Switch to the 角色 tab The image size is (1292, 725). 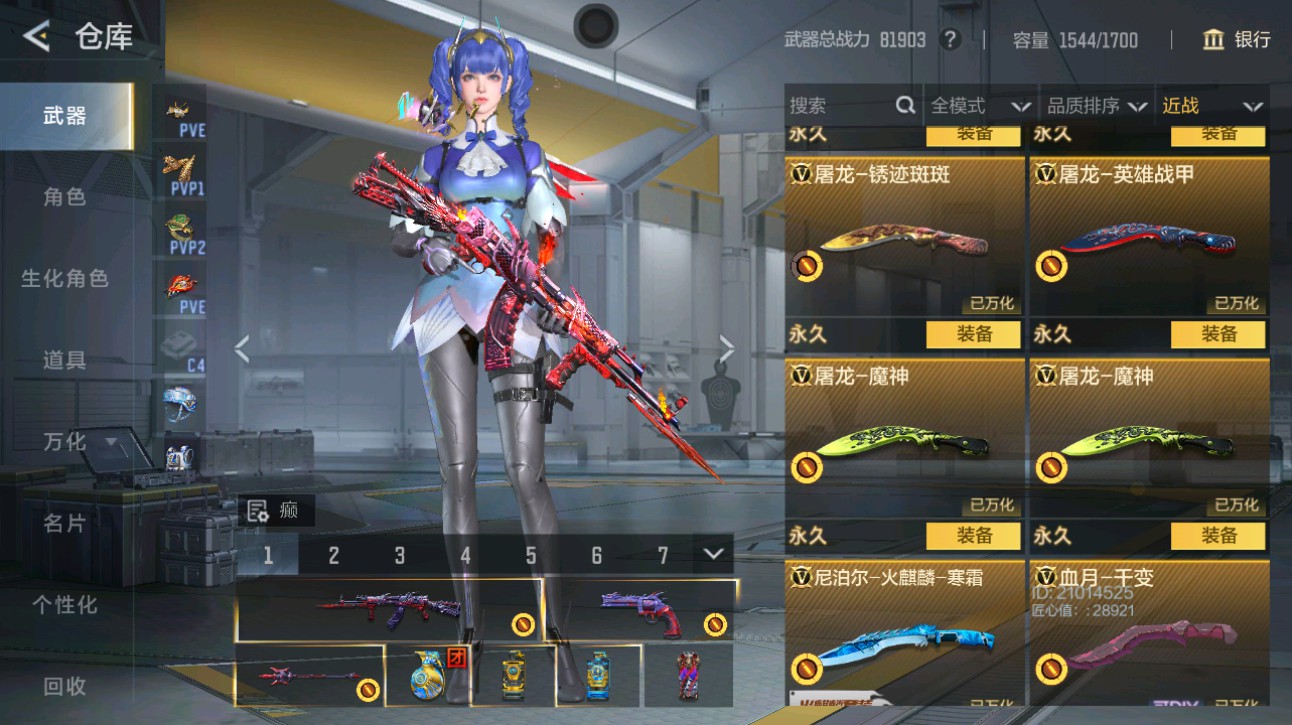(63, 197)
